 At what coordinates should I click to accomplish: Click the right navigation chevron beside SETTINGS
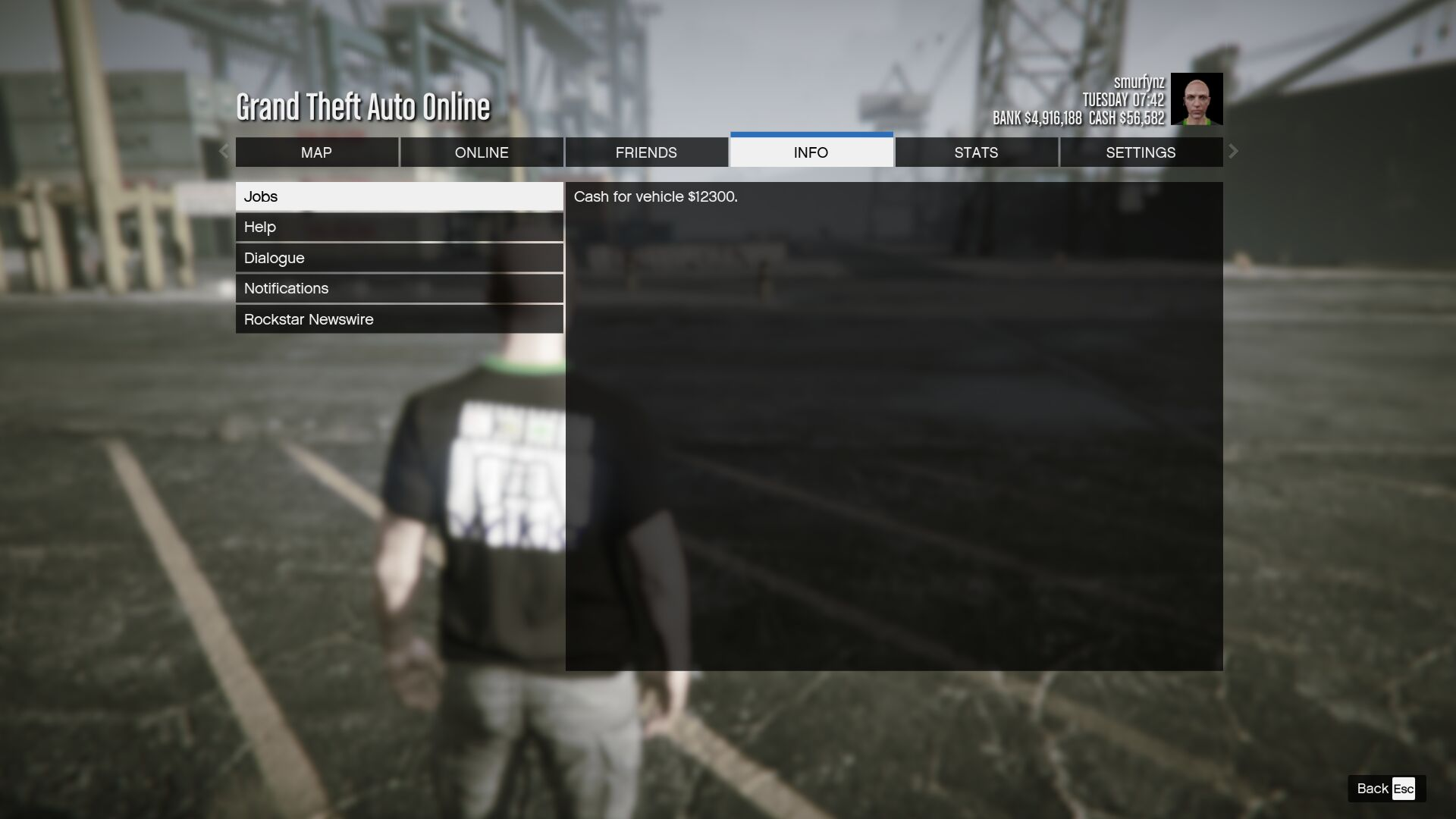[1233, 152]
